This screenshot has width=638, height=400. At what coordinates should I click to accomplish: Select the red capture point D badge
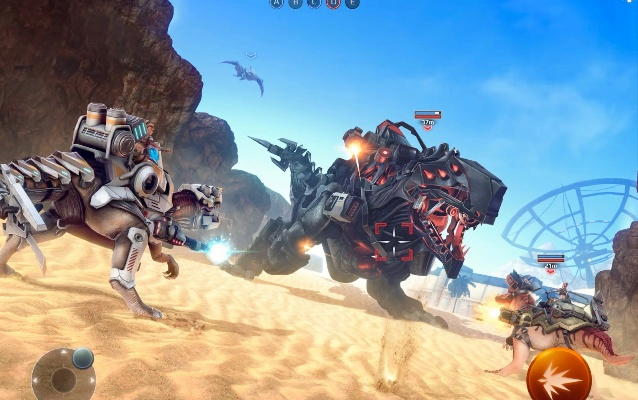click(x=333, y=4)
